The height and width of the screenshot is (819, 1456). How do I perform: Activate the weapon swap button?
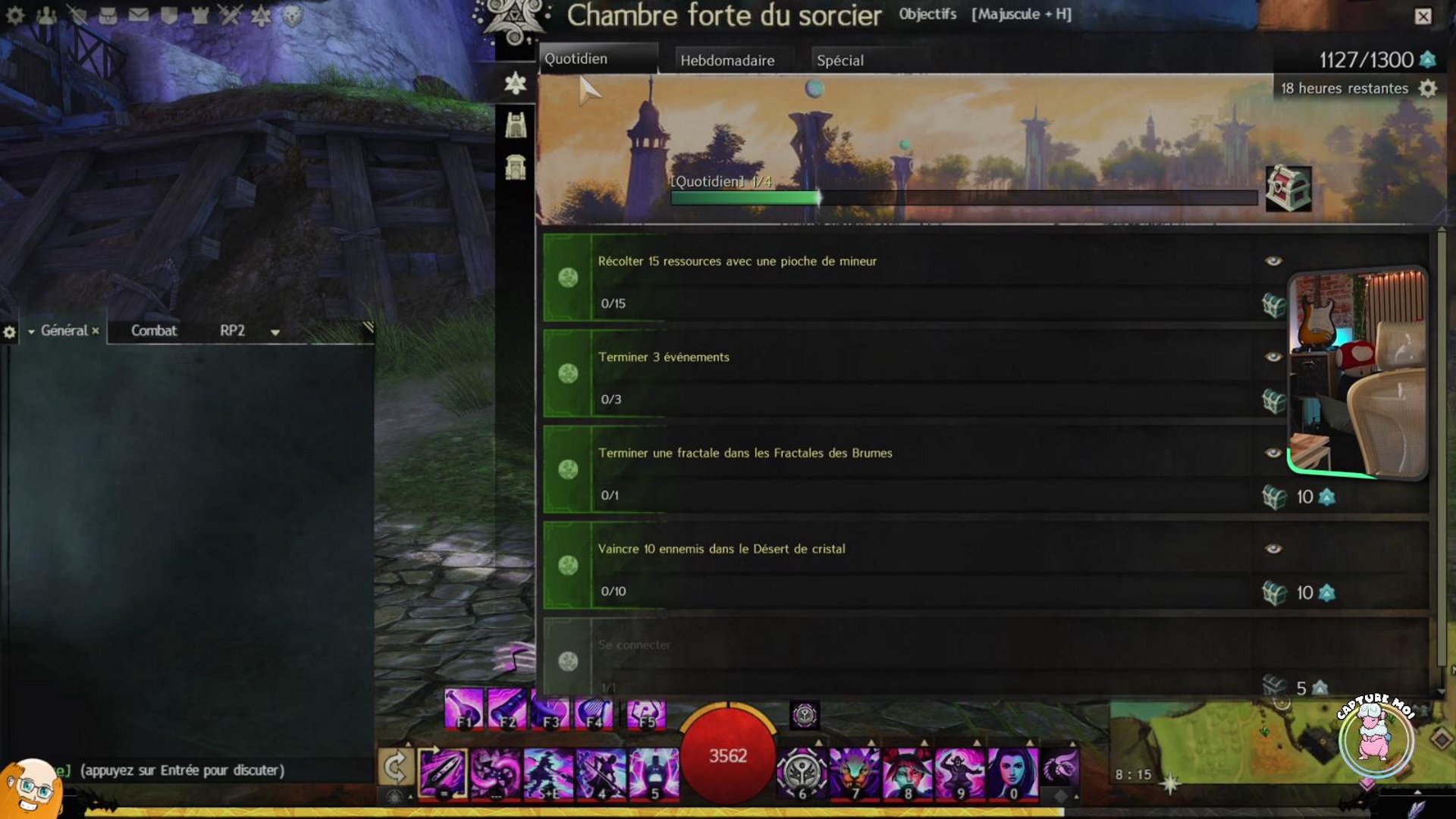pos(395,768)
